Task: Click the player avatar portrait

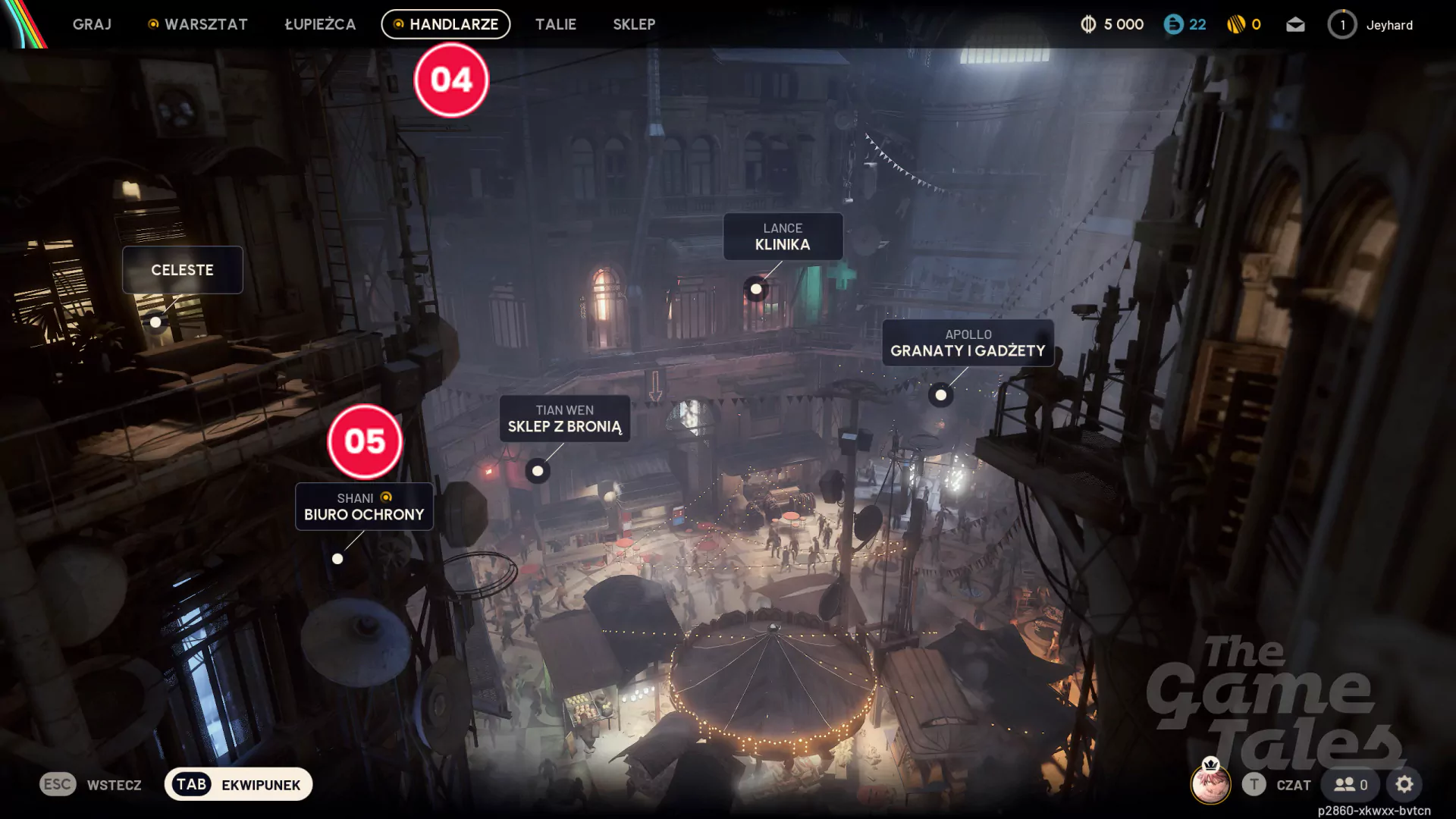Action: (1210, 783)
